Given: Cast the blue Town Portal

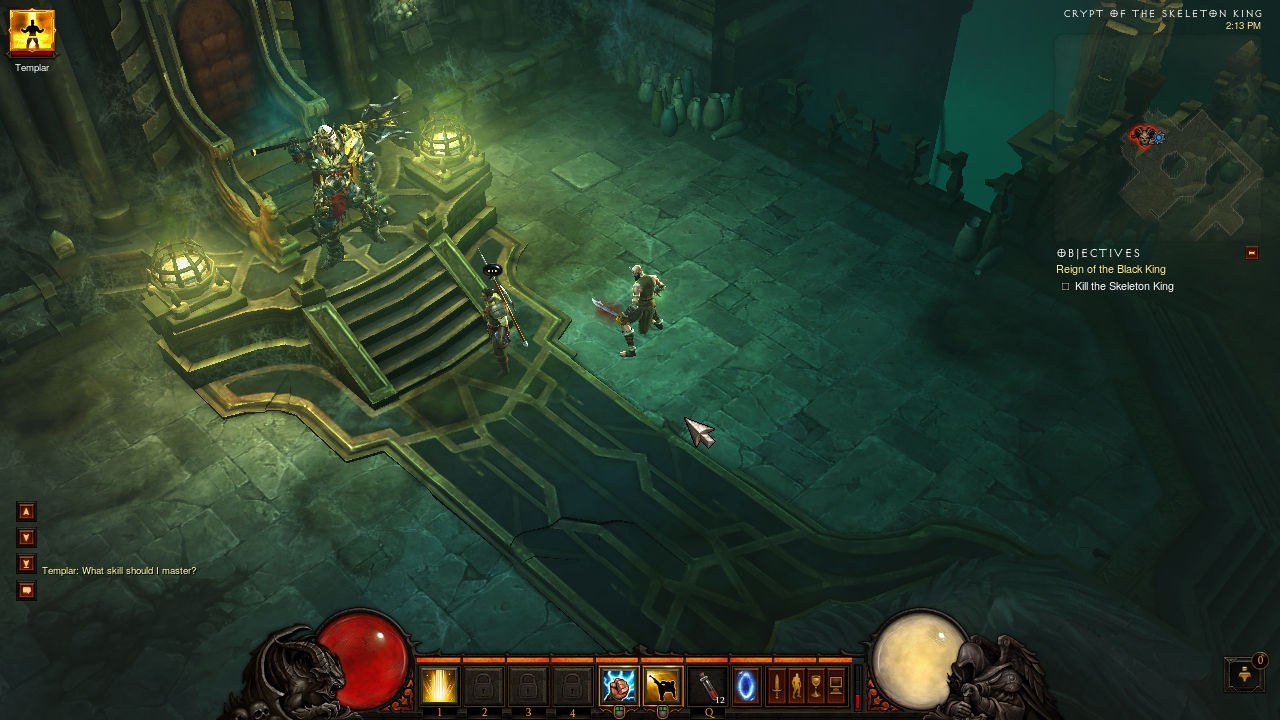Looking at the screenshot, I should pyautogui.click(x=746, y=687).
